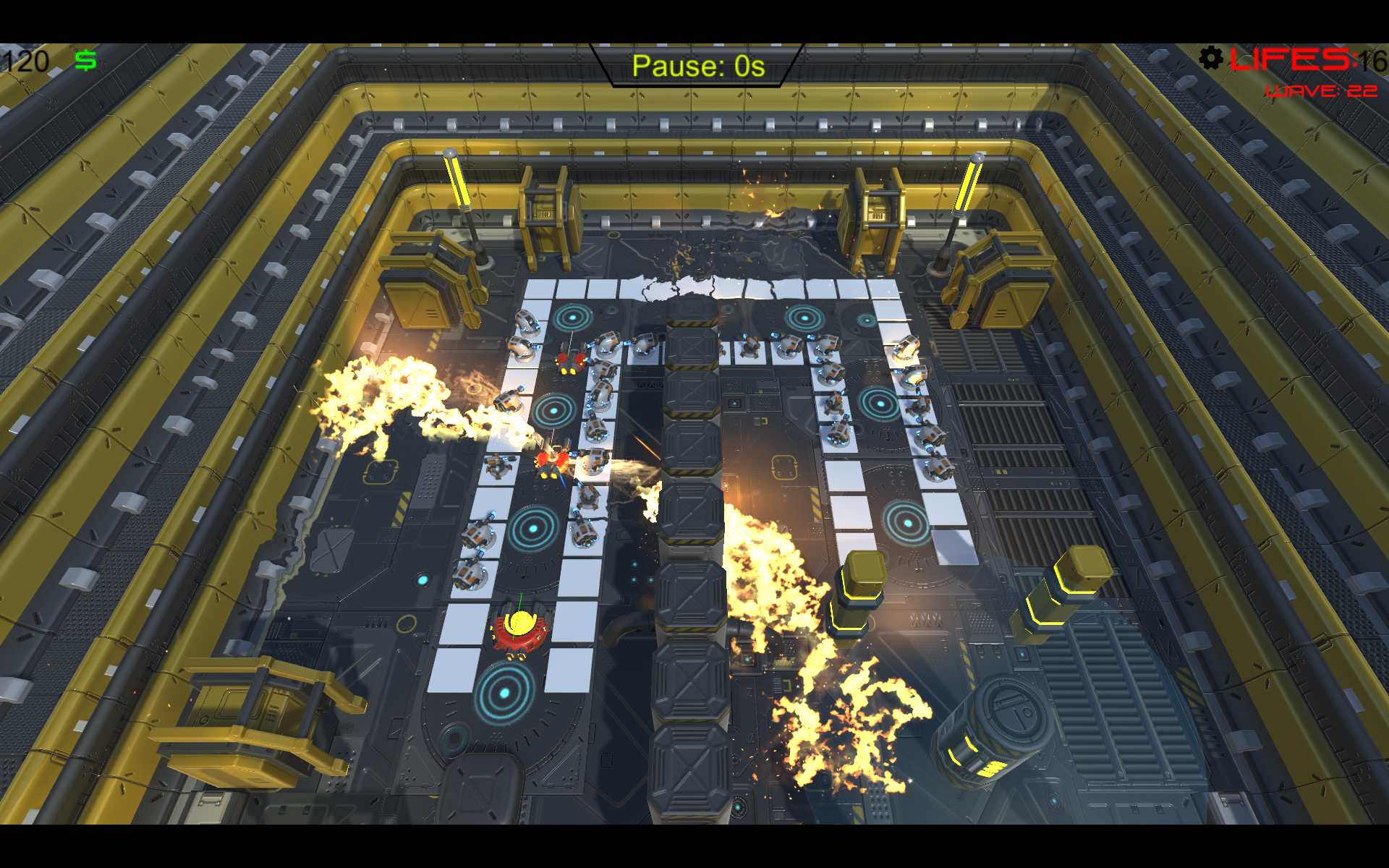Open settings with the gear icon
Image resolution: width=1389 pixels, height=868 pixels.
[x=1210, y=58]
